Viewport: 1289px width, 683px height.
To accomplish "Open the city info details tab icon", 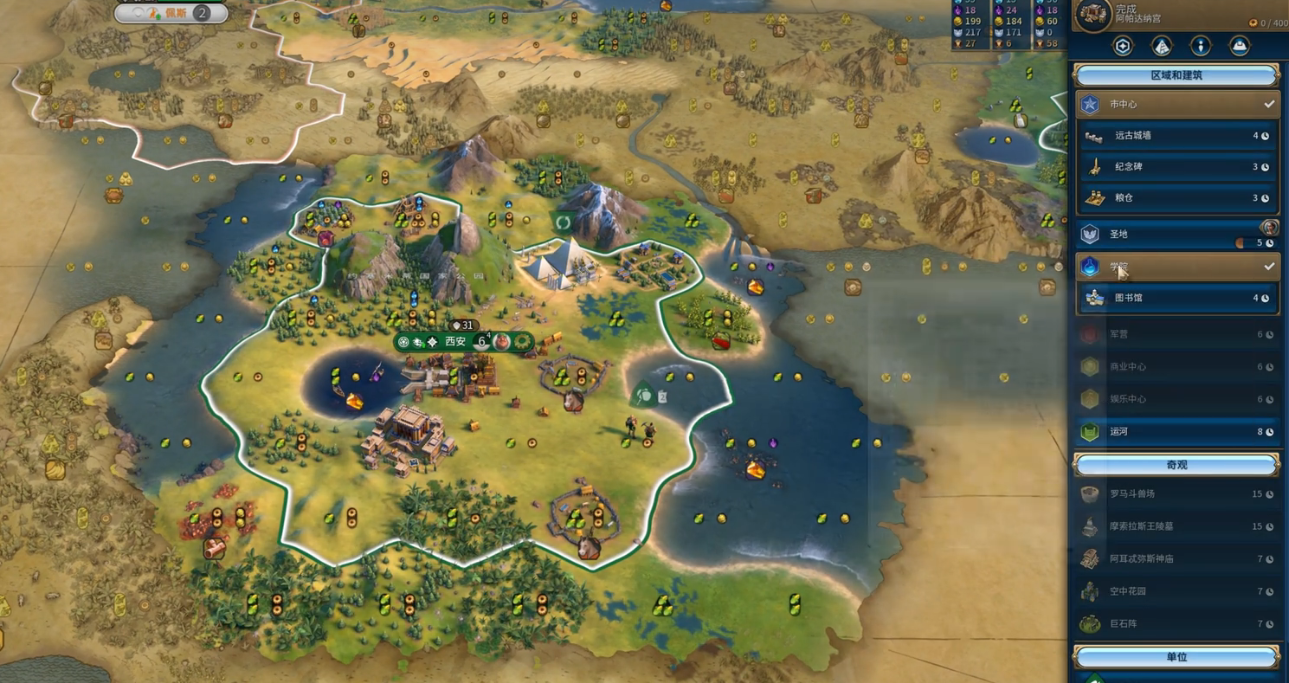I will click(x=1200, y=46).
